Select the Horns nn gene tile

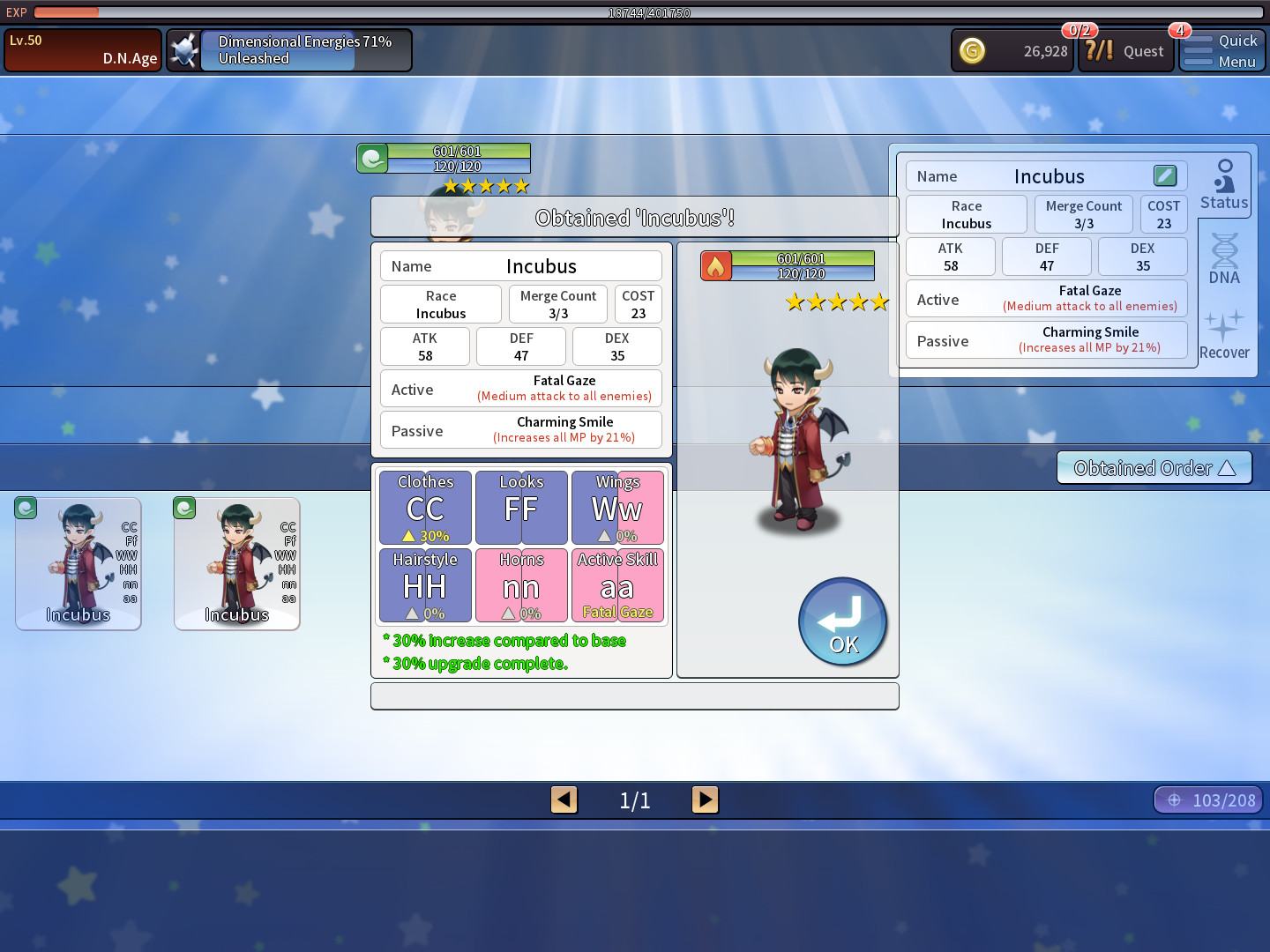click(521, 585)
